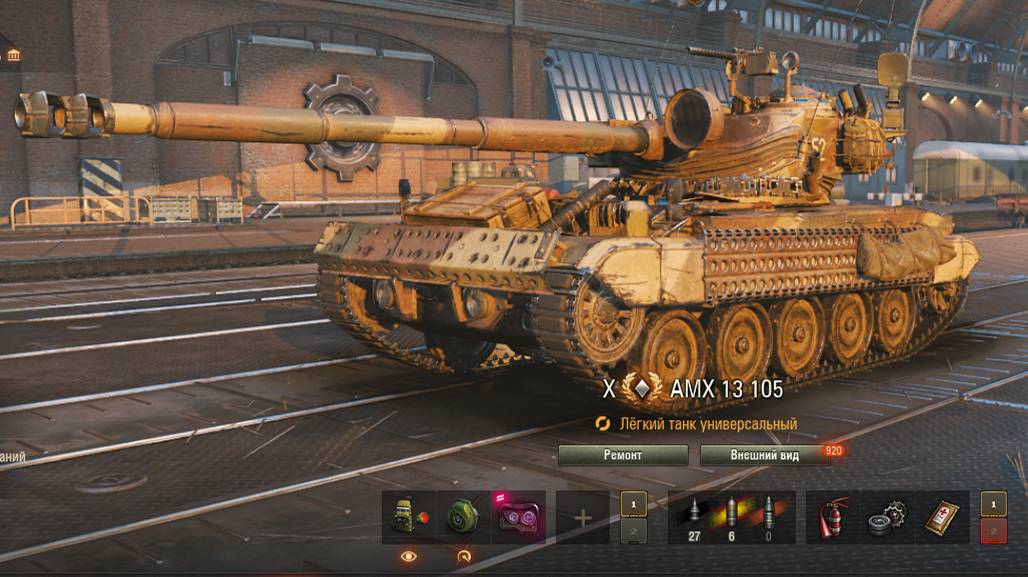Choose the shell type with 6 rounds
Viewport: 1028px width, 577px height.
[x=730, y=517]
